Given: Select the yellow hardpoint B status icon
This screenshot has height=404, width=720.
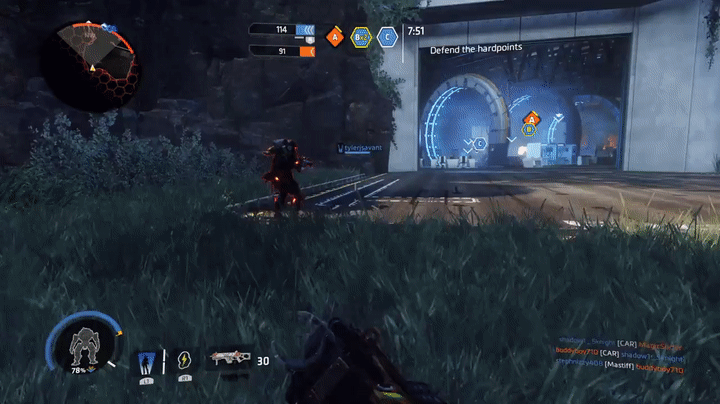Looking at the screenshot, I should pos(361,37).
